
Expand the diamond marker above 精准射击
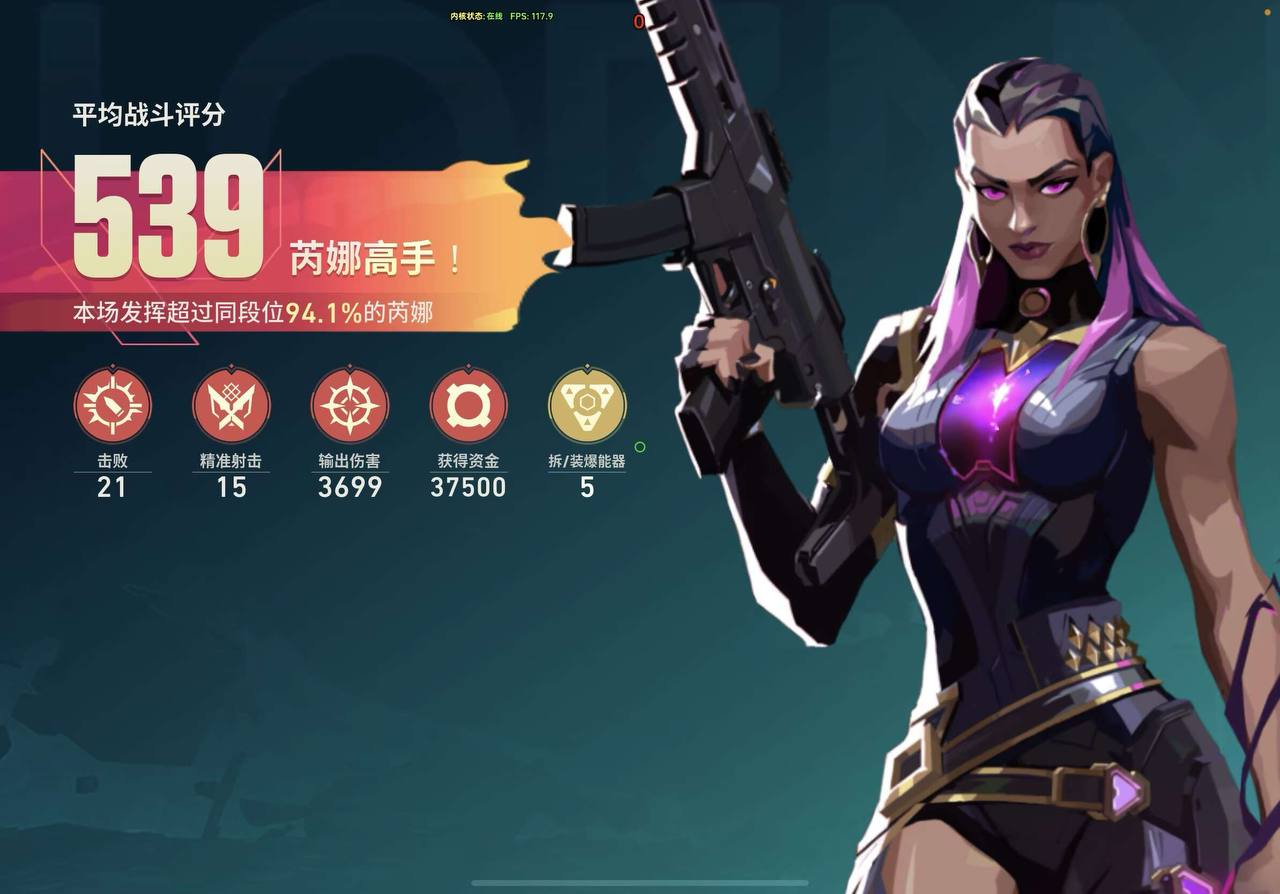pos(231,368)
